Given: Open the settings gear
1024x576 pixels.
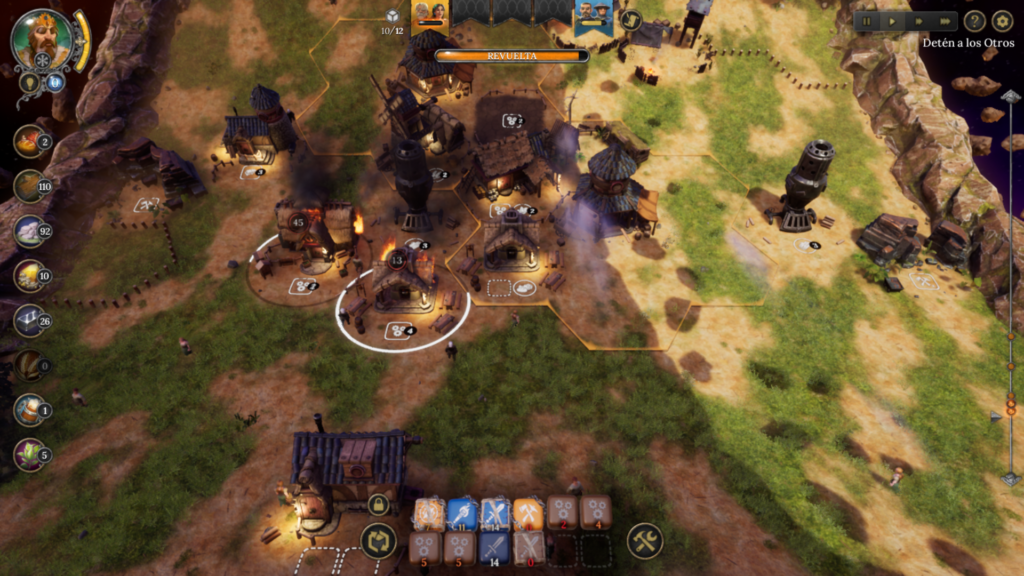Looking at the screenshot, I should point(1002,21).
